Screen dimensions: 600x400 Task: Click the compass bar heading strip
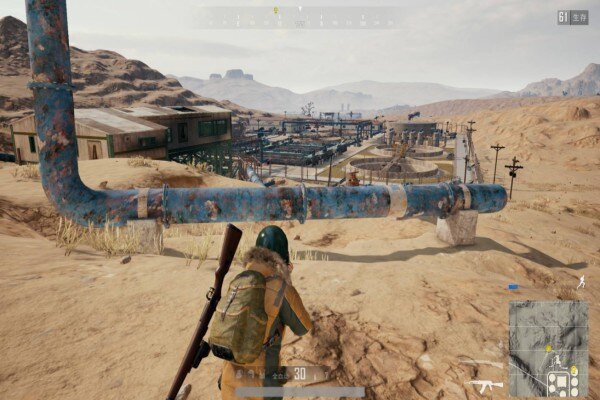click(x=299, y=17)
